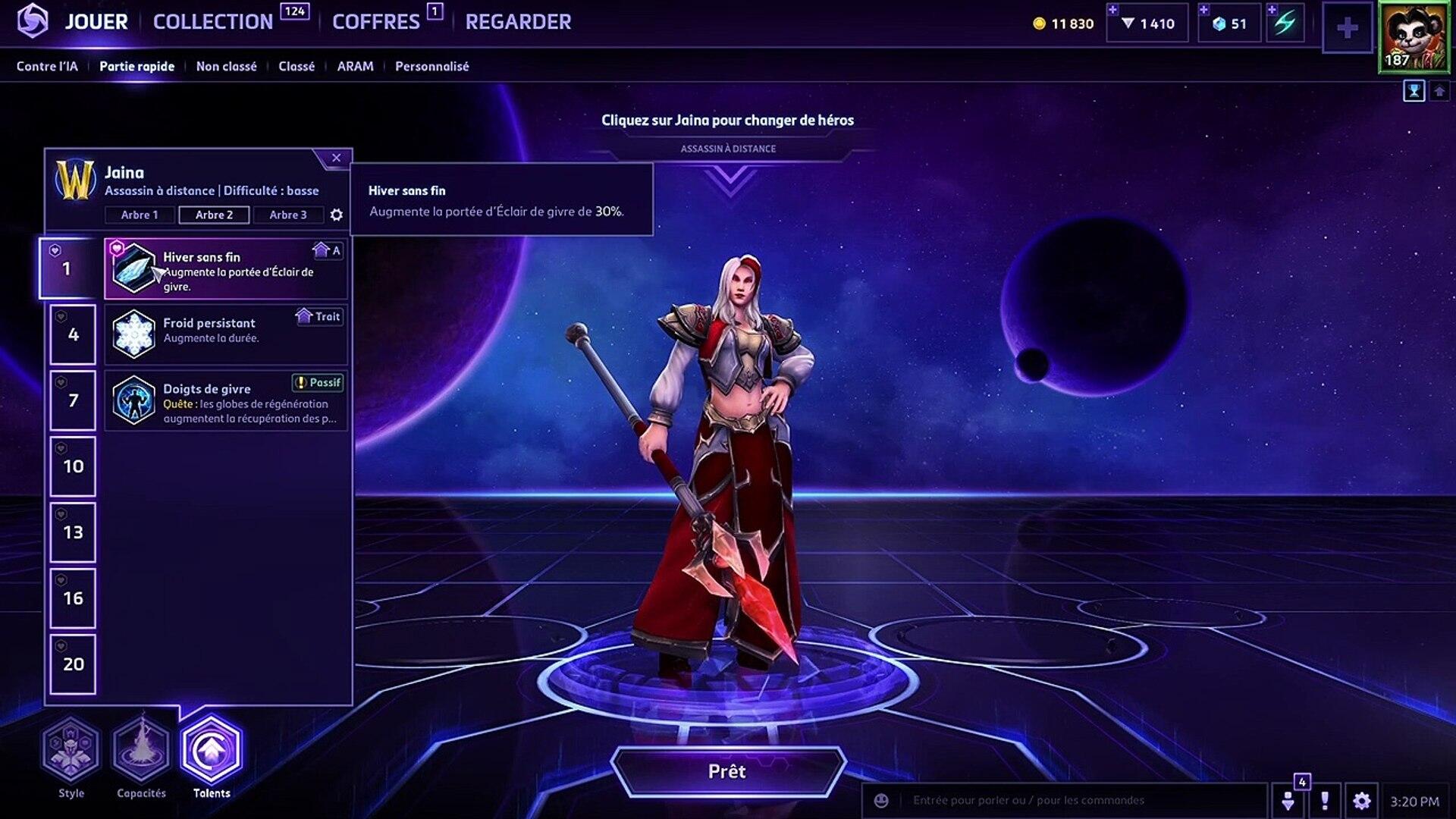Open the Coffres loot chest menu
1456x819 pixels.
[375, 22]
